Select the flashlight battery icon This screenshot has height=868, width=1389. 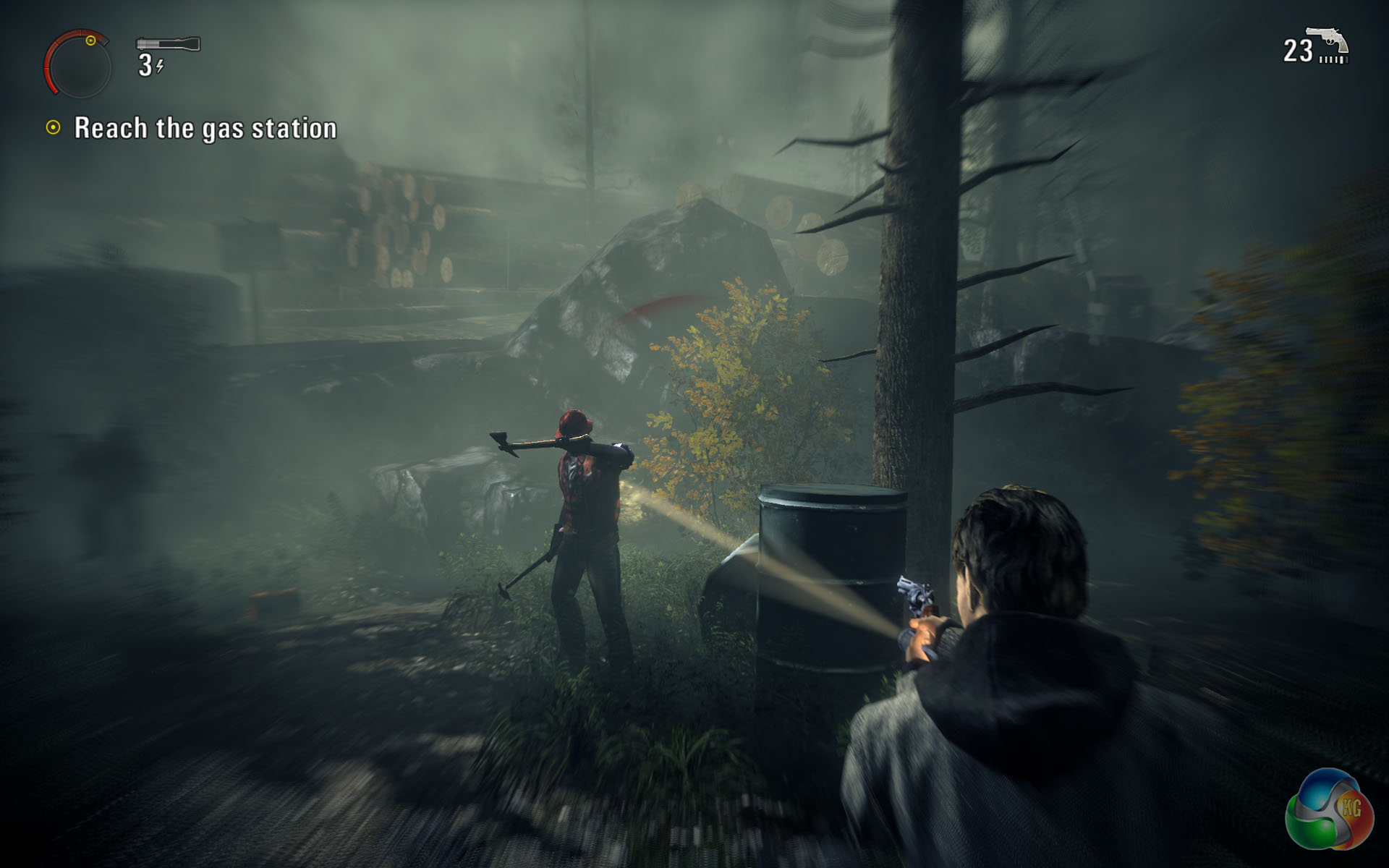pos(168,44)
